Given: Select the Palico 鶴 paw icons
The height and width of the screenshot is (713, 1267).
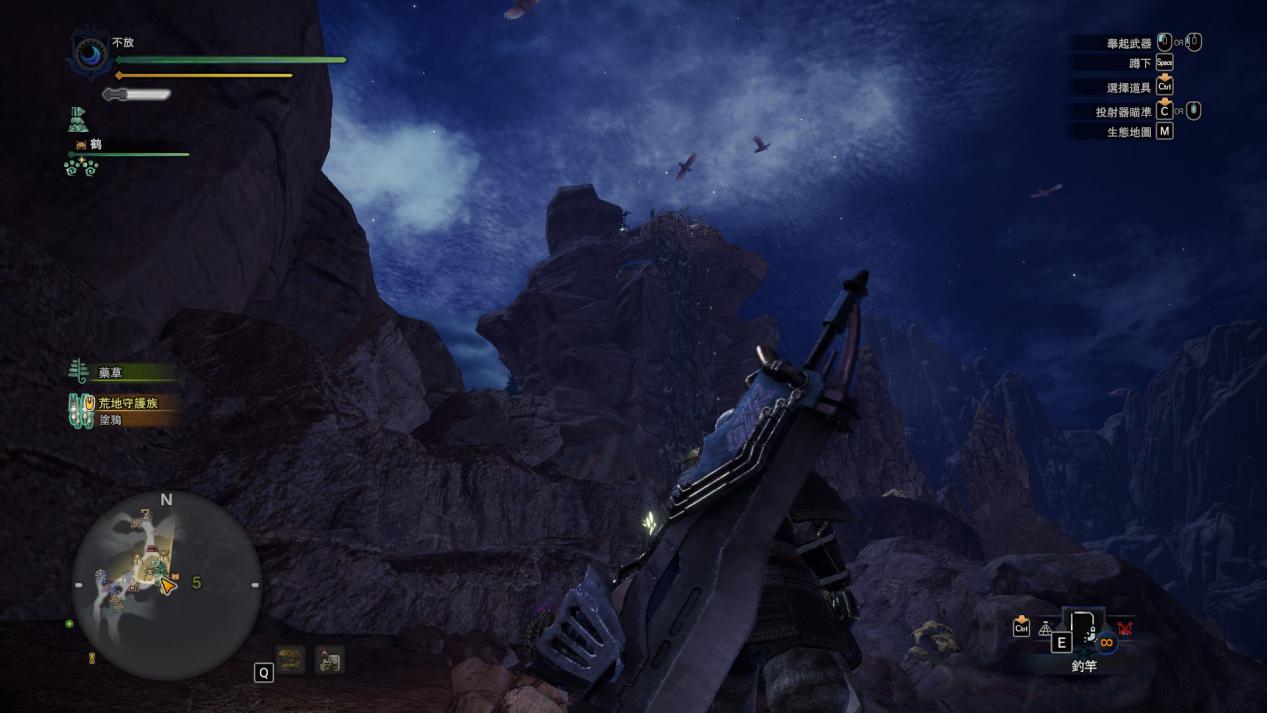Looking at the screenshot, I should tap(80, 168).
